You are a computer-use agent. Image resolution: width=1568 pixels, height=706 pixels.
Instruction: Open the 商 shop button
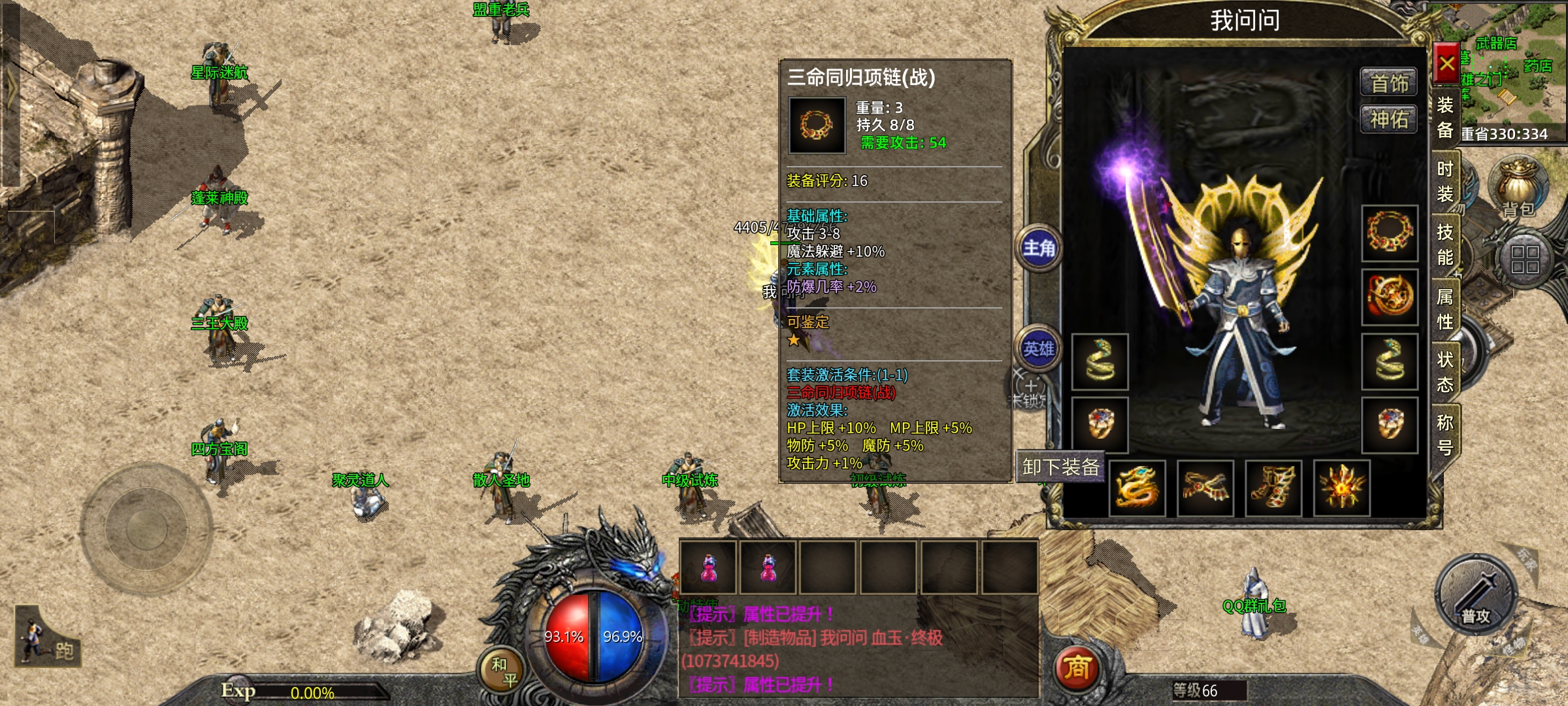tap(1077, 668)
